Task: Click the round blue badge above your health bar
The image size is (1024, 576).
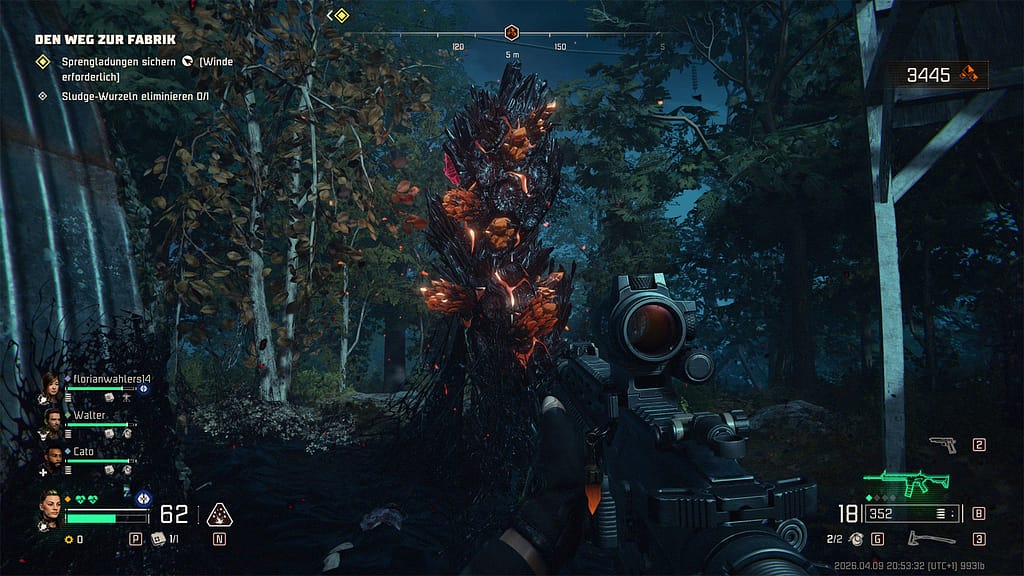Action: [x=142, y=498]
